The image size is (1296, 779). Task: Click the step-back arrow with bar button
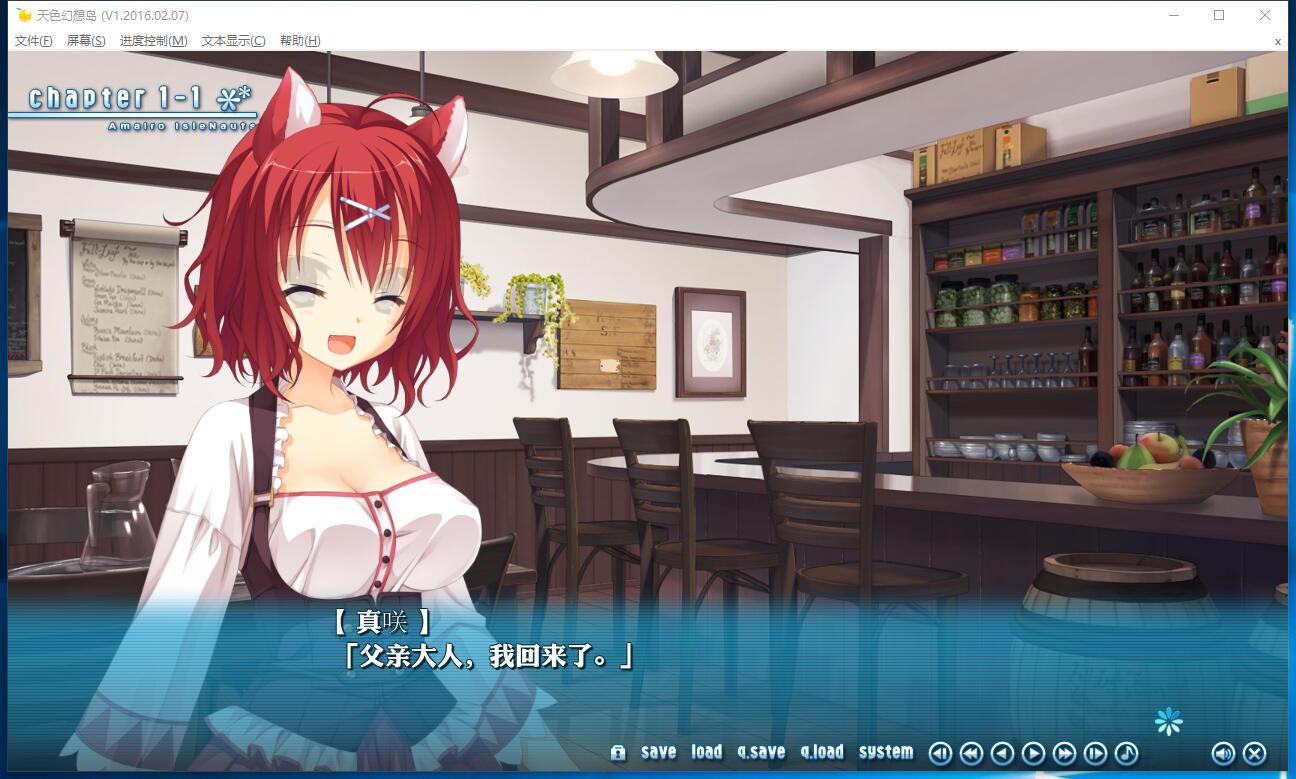coord(940,753)
